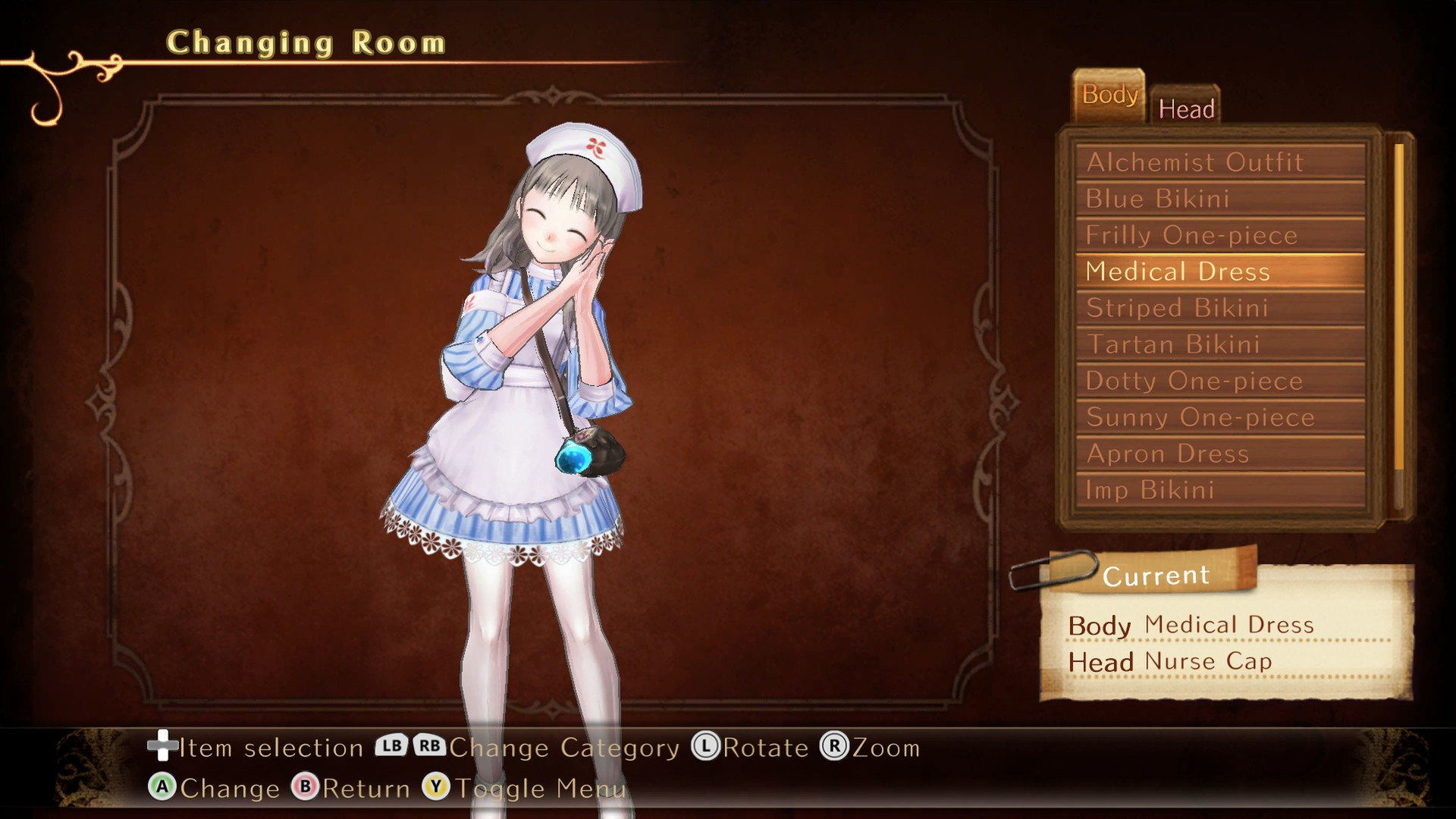The height and width of the screenshot is (819, 1456).
Task: Select the Blue Bikini outfit
Action: point(1156,199)
